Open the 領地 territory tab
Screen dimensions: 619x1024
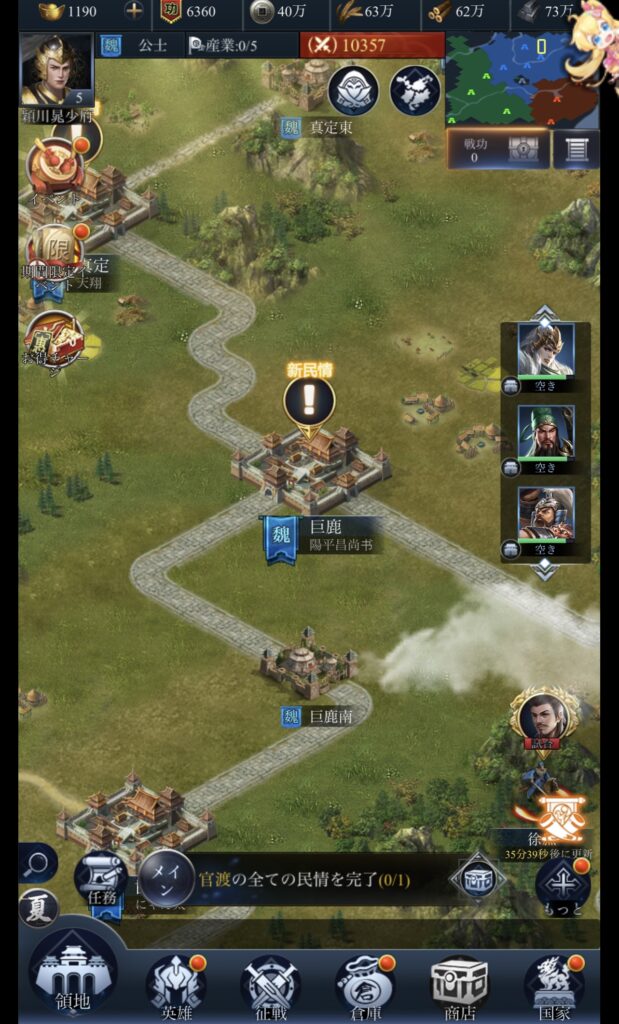pyautogui.click(x=72, y=979)
